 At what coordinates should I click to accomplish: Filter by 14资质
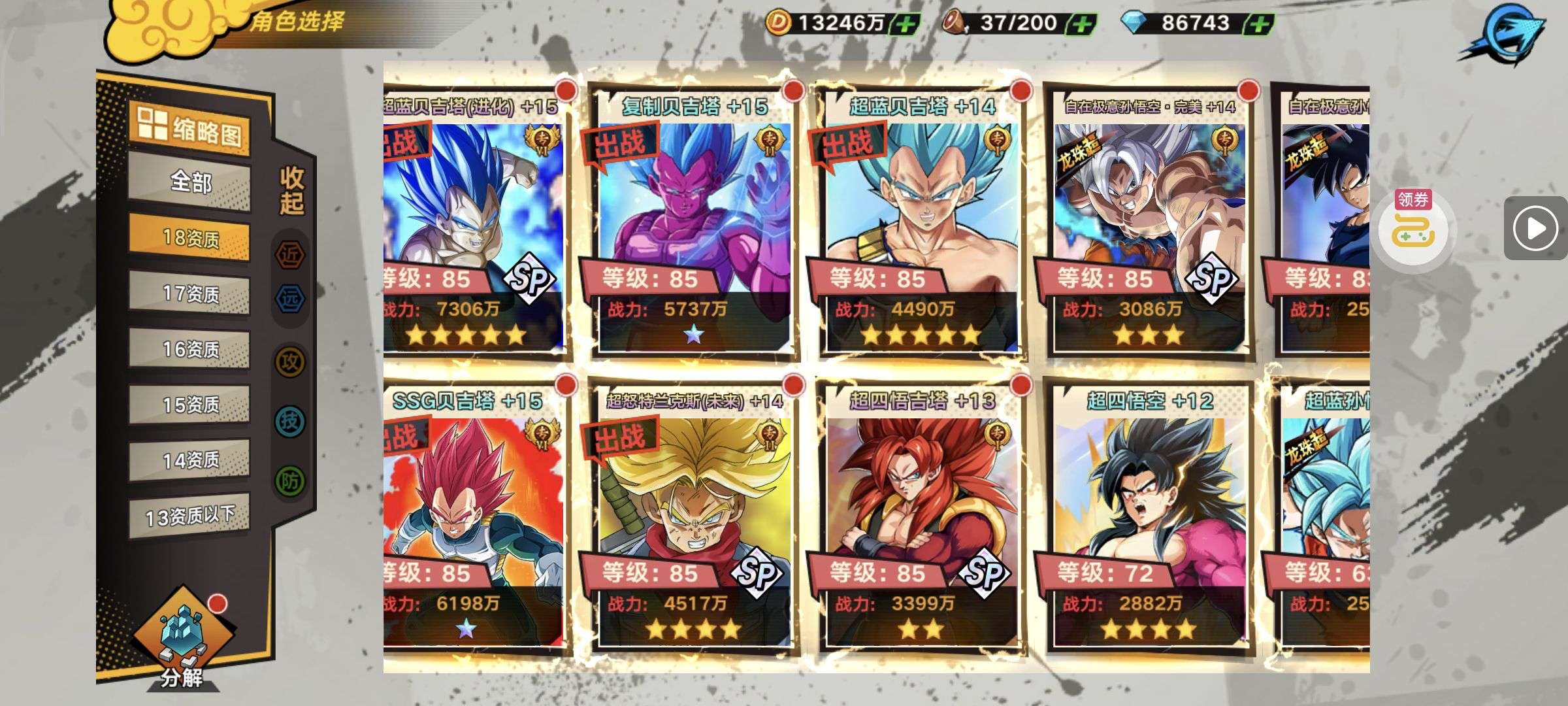click(190, 460)
